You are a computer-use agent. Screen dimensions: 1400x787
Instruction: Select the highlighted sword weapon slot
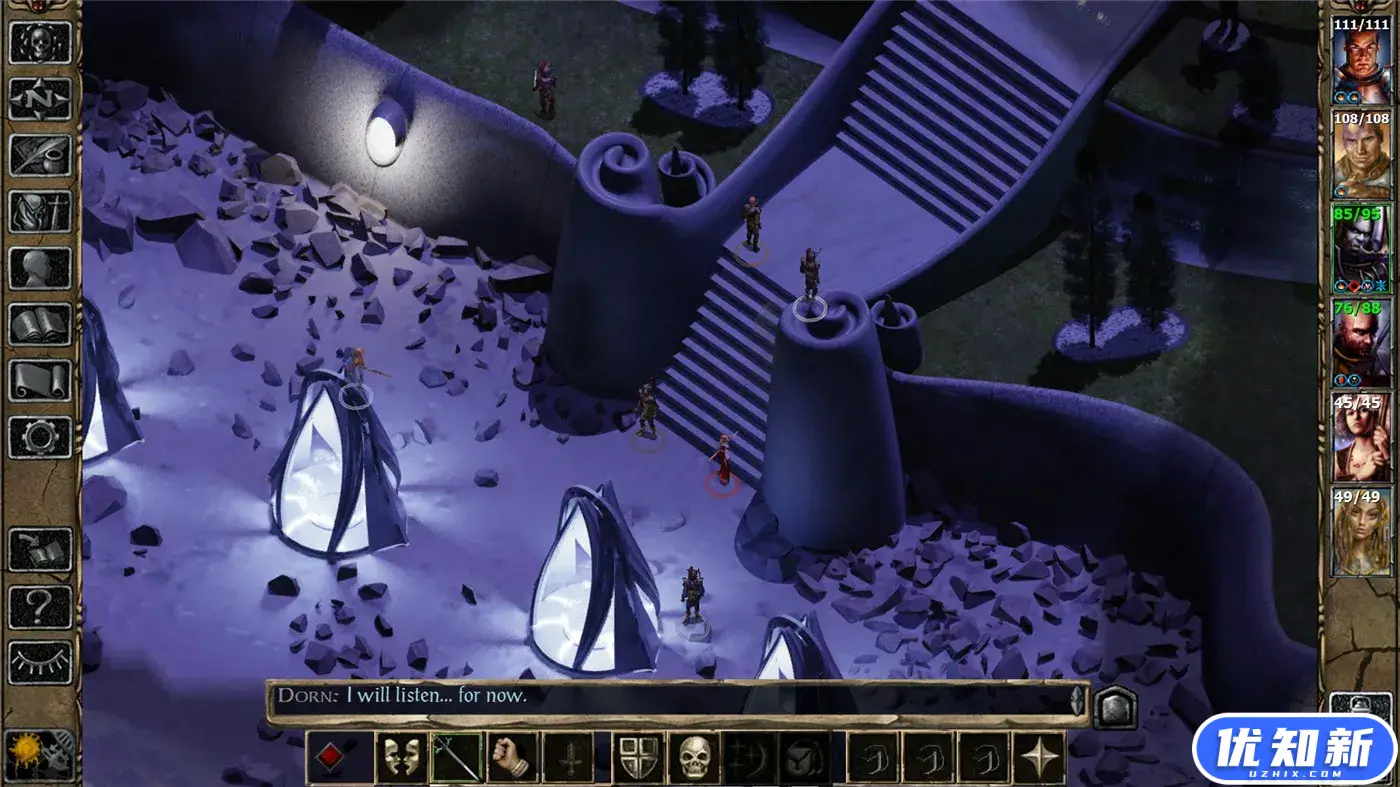coord(456,757)
